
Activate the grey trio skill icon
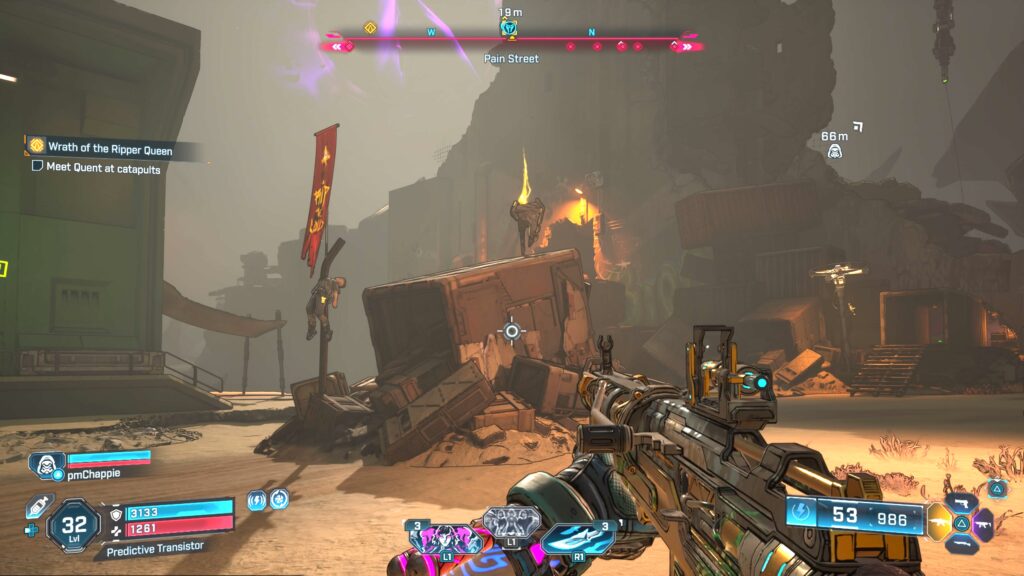(511, 522)
